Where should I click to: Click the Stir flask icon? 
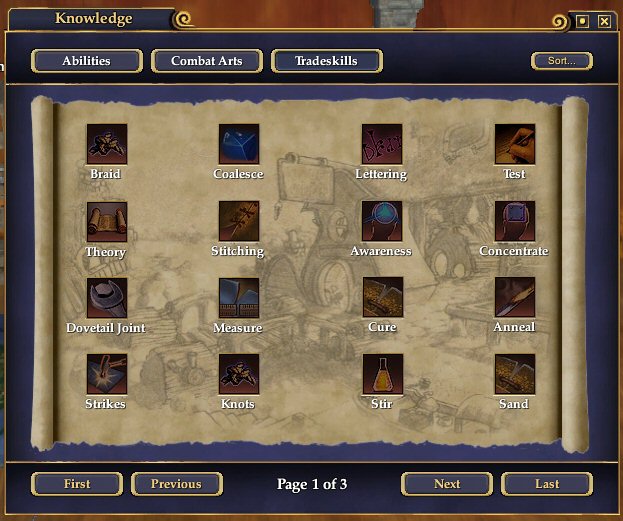click(x=382, y=374)
